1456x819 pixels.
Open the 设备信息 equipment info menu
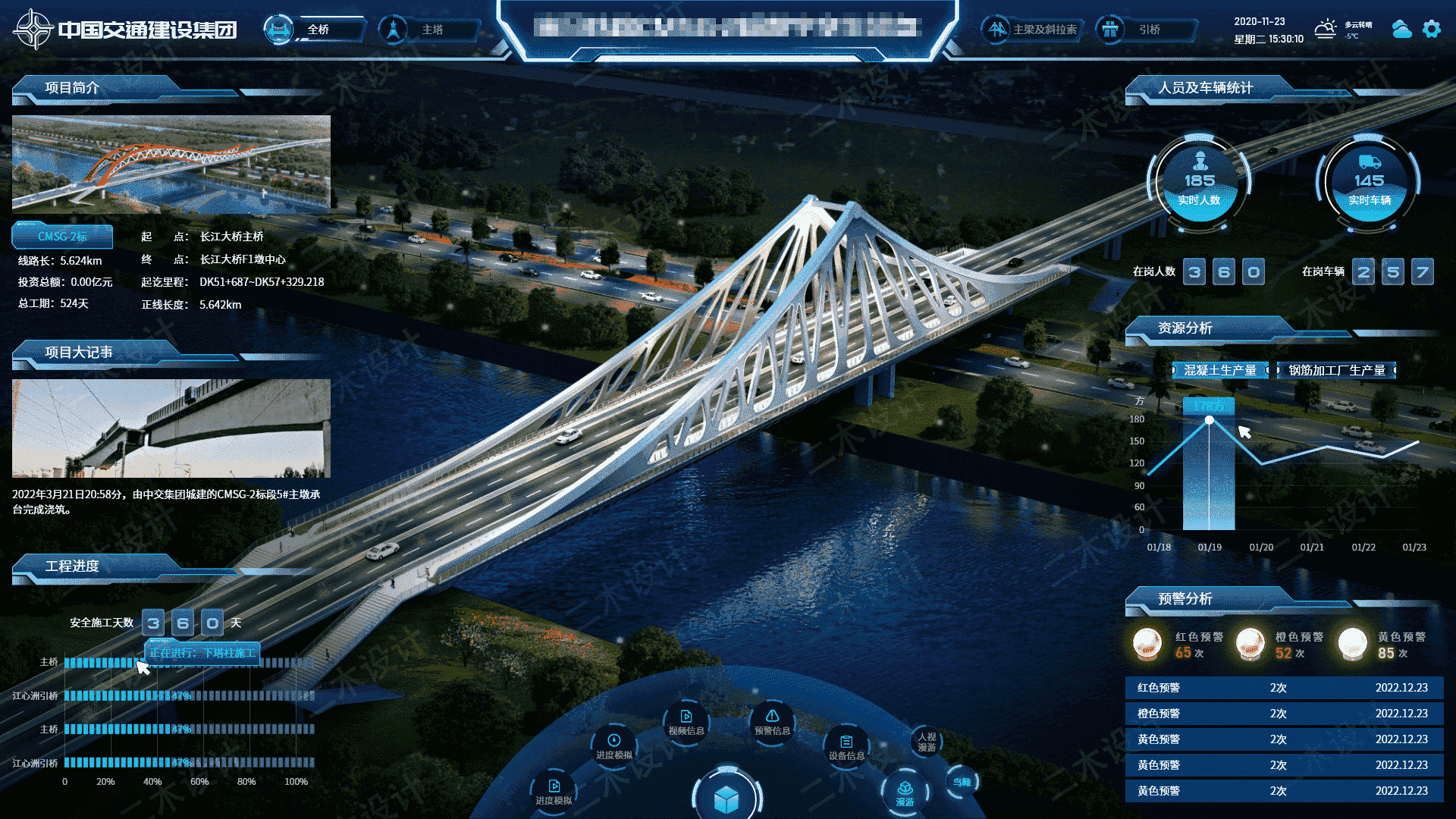[x=846, y=747]
